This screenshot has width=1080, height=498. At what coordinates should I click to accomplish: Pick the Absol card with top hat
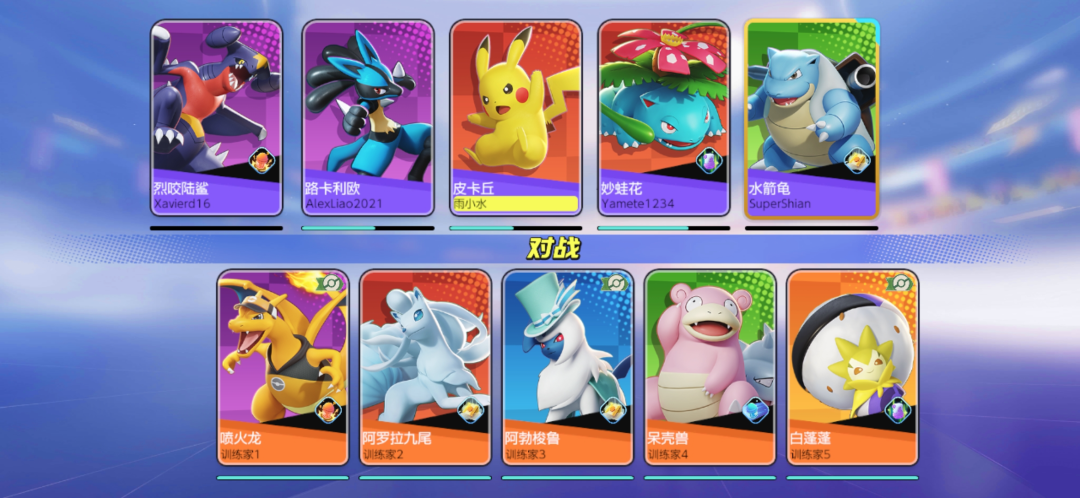click(x=568, y=367)
